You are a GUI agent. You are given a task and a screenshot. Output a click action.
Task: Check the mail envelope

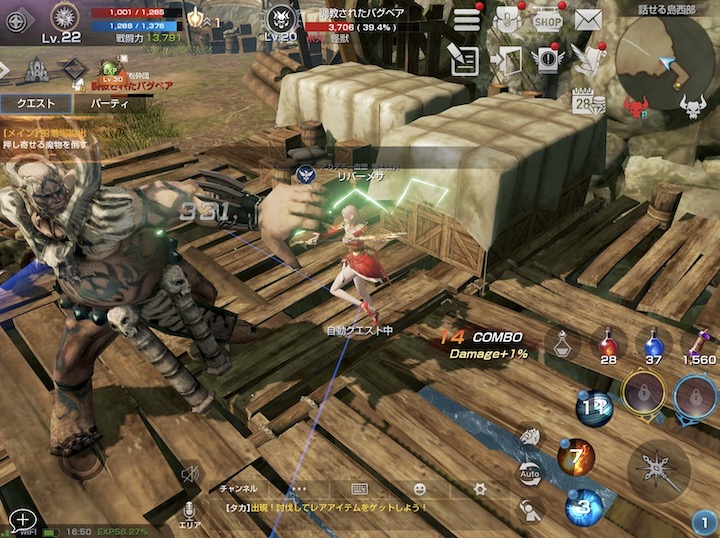587,20
